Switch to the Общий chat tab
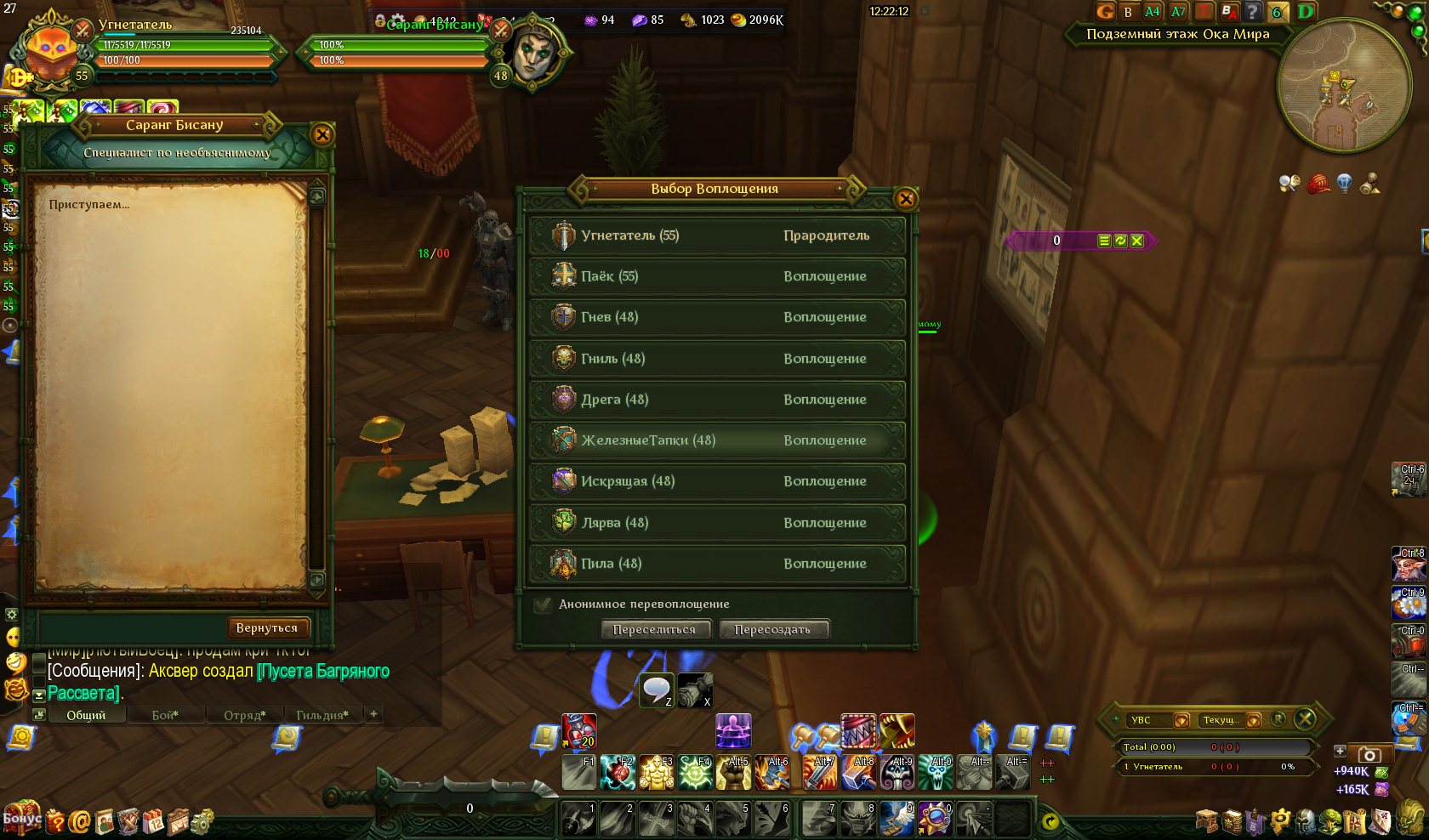The width and height of the screenshot is (1429, 840). click(x=86, y=715)
